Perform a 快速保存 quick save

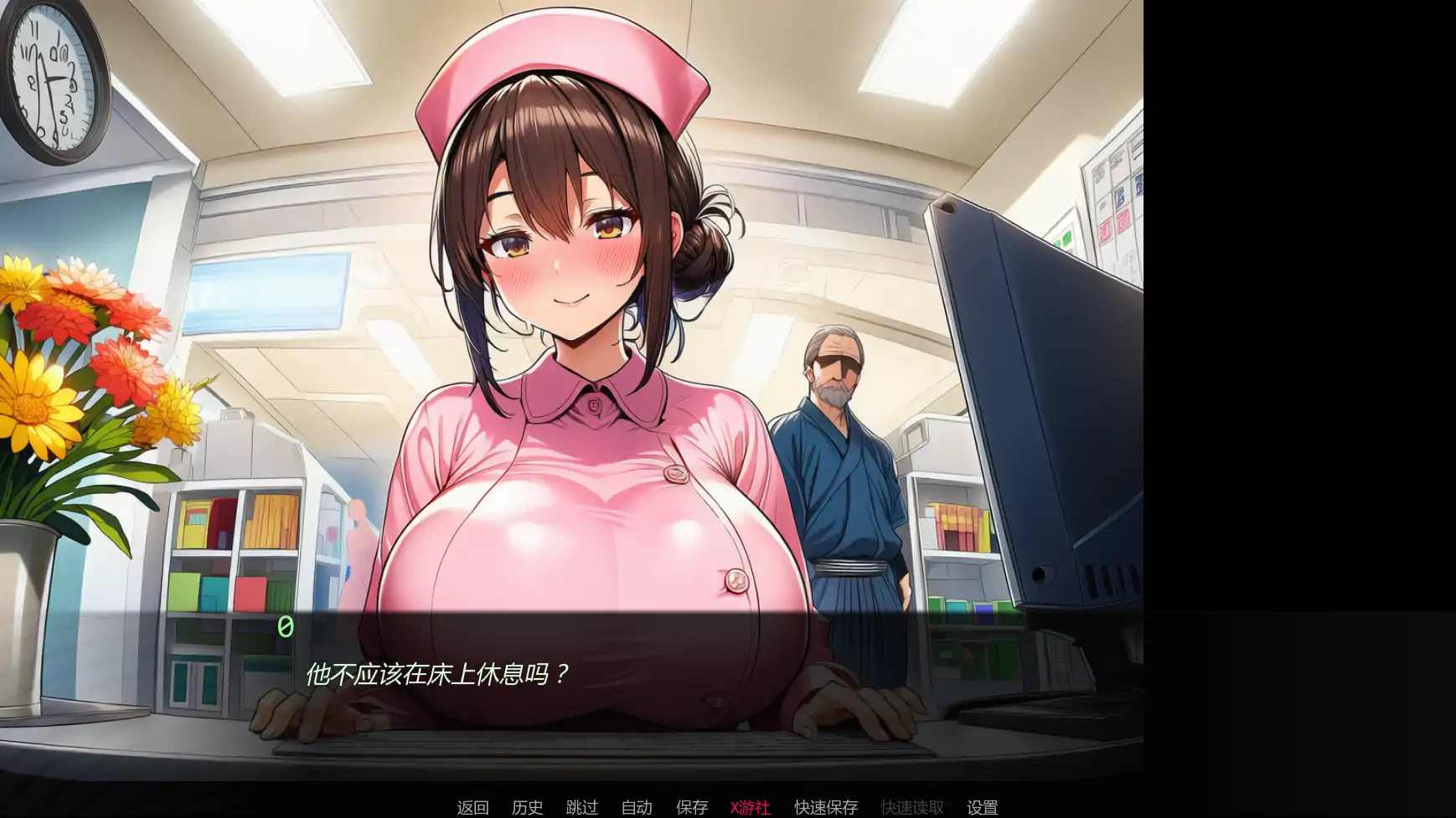point(824,807)
